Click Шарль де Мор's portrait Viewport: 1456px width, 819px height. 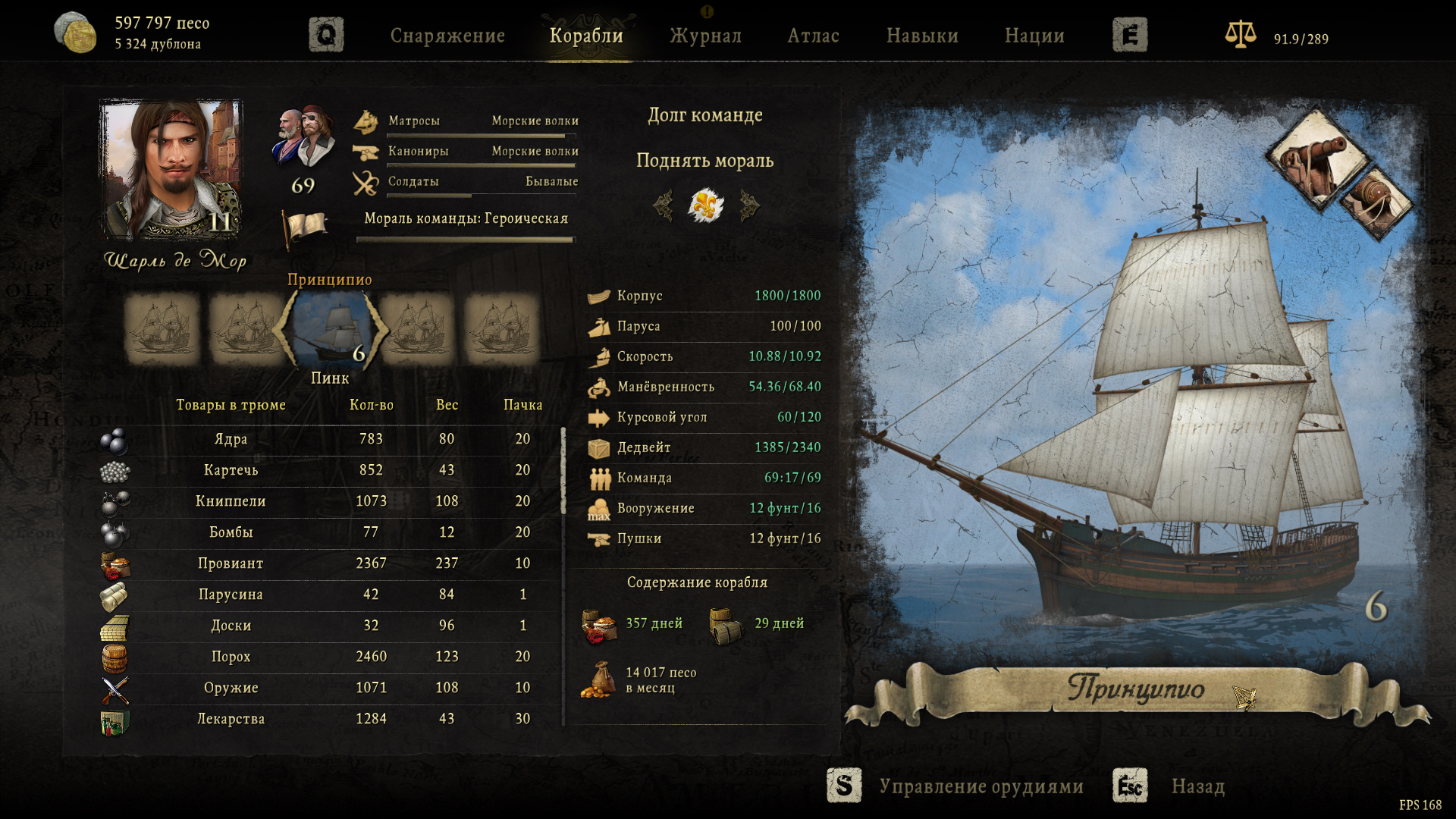coord(171,170)
